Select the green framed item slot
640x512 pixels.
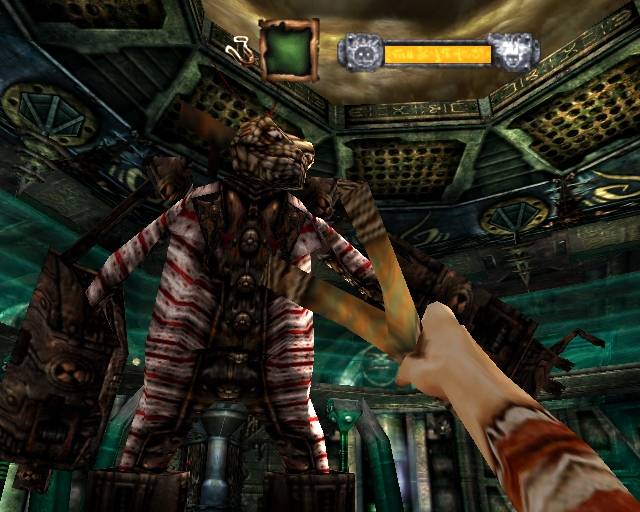289,50
